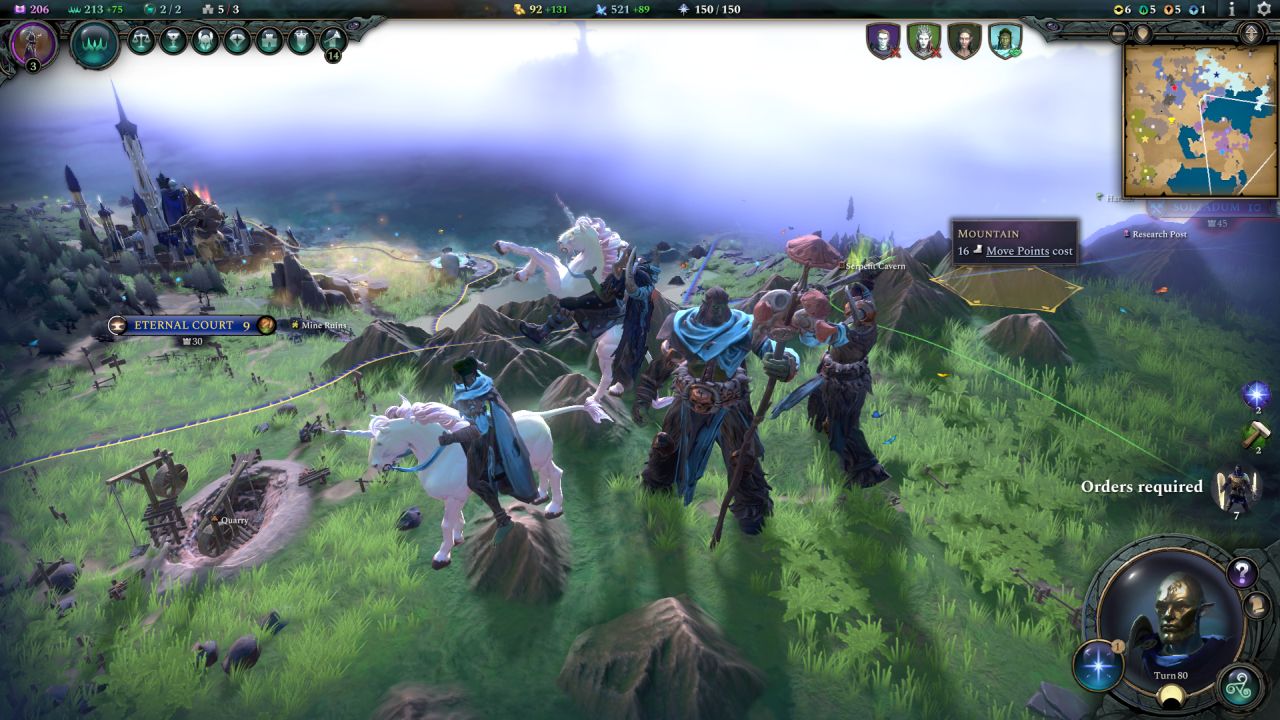Image resolution: width=1280 pixels, height=720 pixels.
Task: Select the hero portrait with level 3
Action: coord(33,45)
